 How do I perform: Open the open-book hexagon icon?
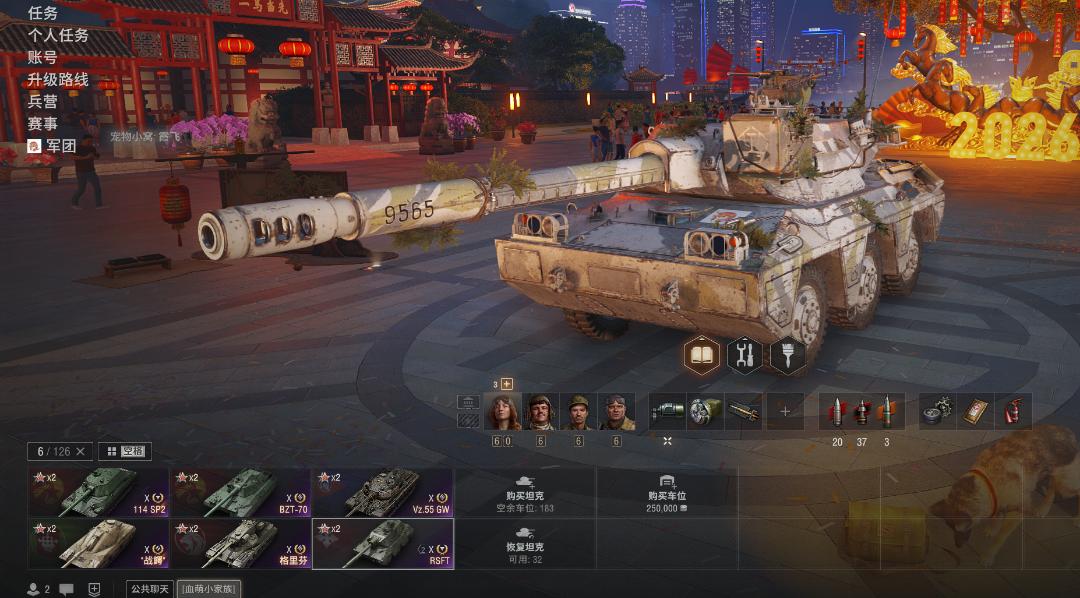[x=702, y=355]
